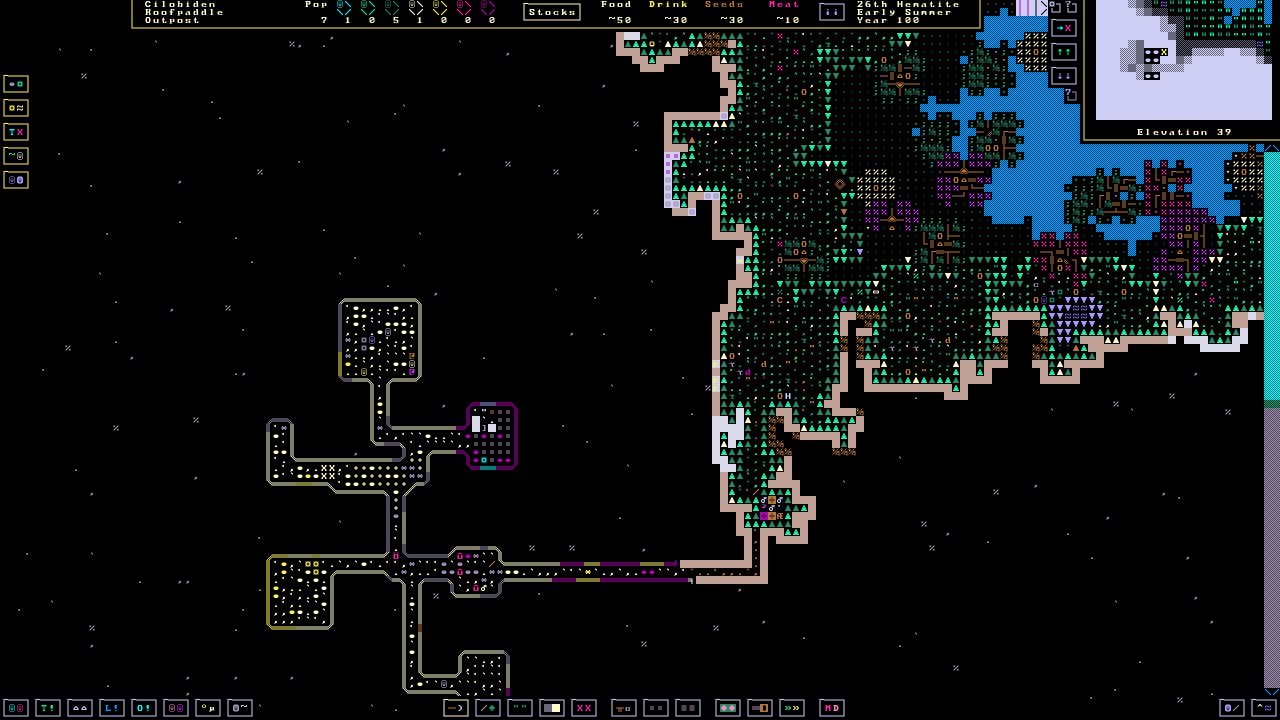Select the magenta XX tool
Screen dimensions: 1280x720
tap(584, 708)
